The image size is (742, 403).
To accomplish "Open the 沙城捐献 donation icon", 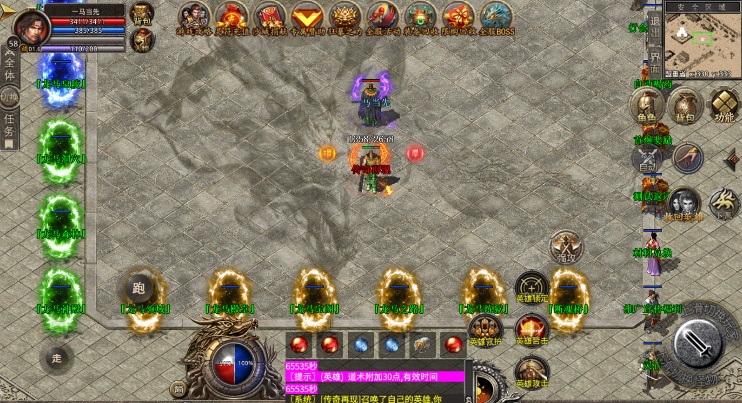I will coord(269,17).
